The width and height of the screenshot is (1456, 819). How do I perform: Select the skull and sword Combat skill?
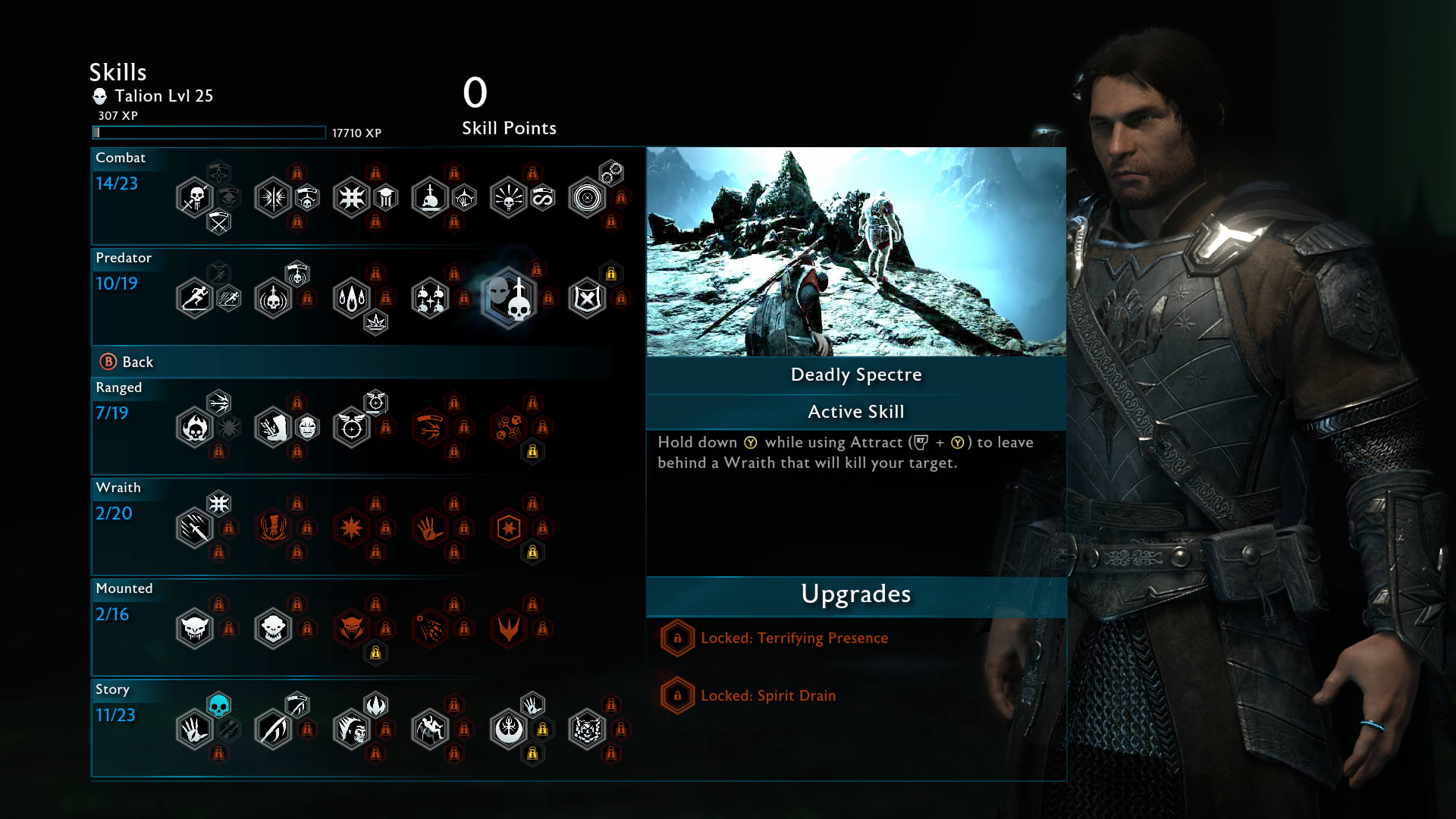click(195, 198)
